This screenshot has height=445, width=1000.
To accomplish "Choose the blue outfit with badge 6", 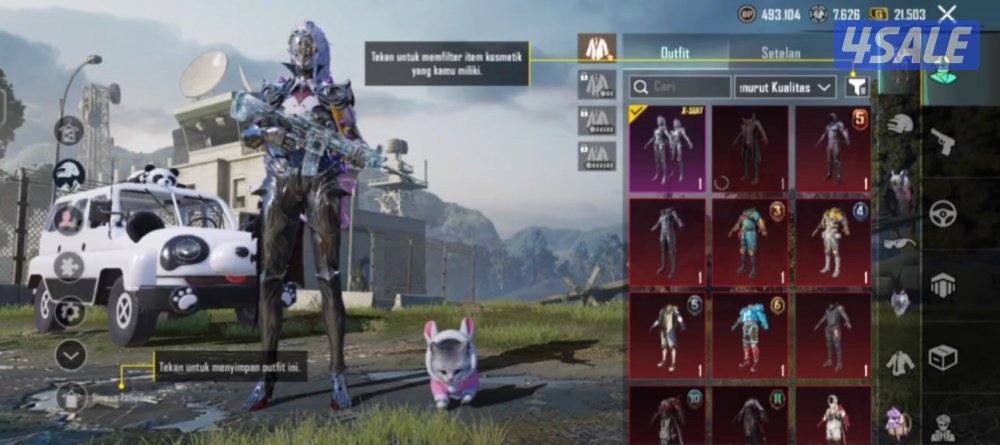I will [749, 333].
